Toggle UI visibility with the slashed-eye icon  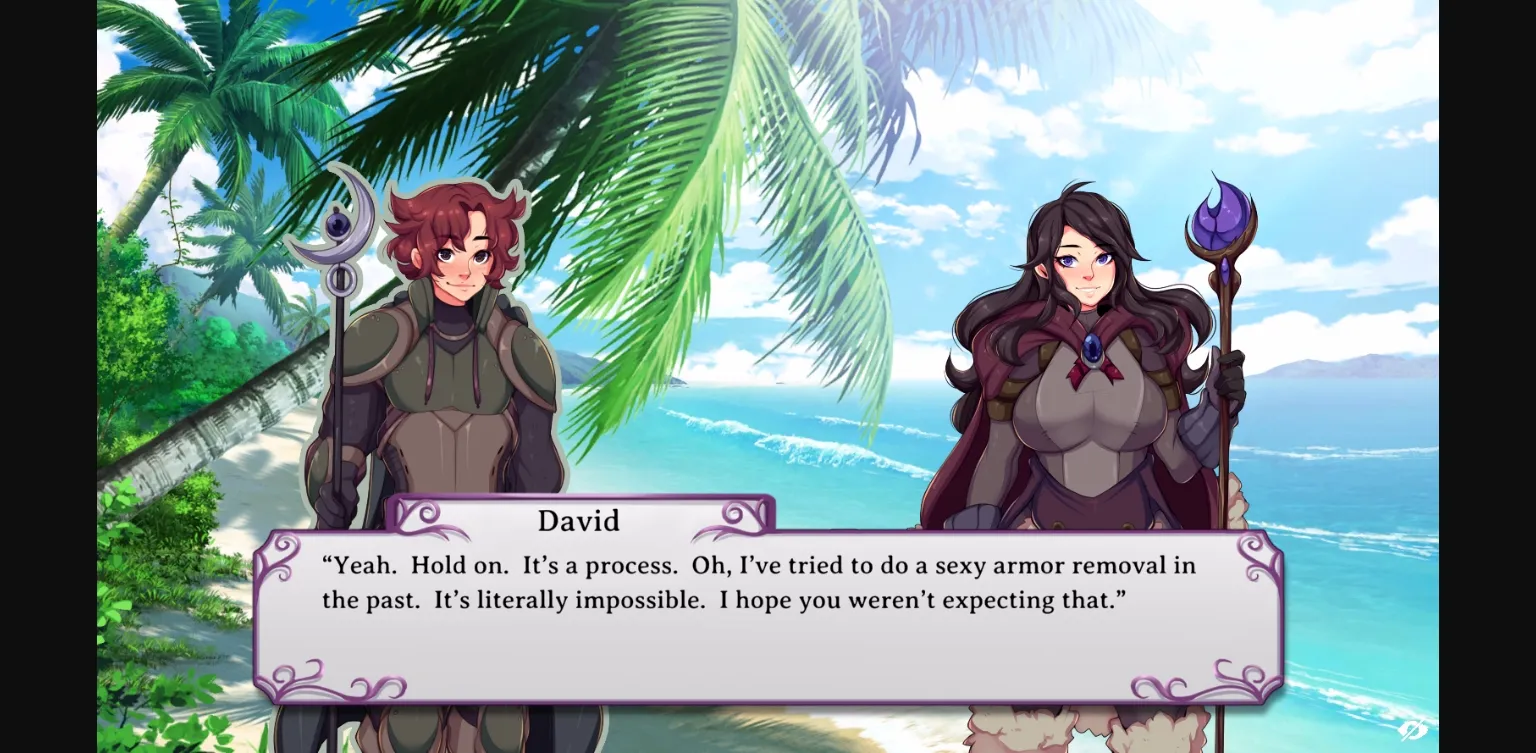tap(1413, 730)
